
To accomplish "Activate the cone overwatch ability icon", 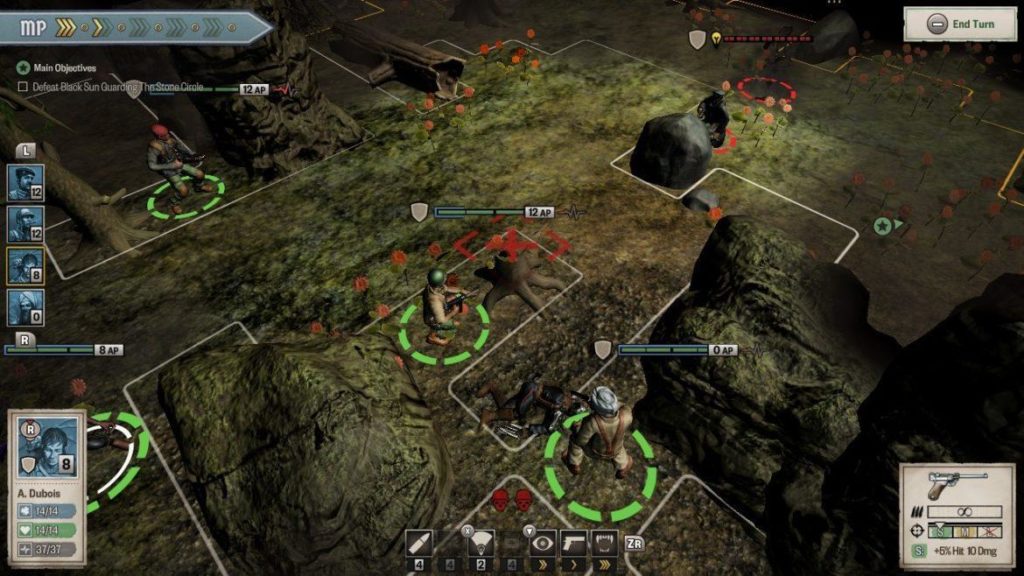I will coord(480,542).
